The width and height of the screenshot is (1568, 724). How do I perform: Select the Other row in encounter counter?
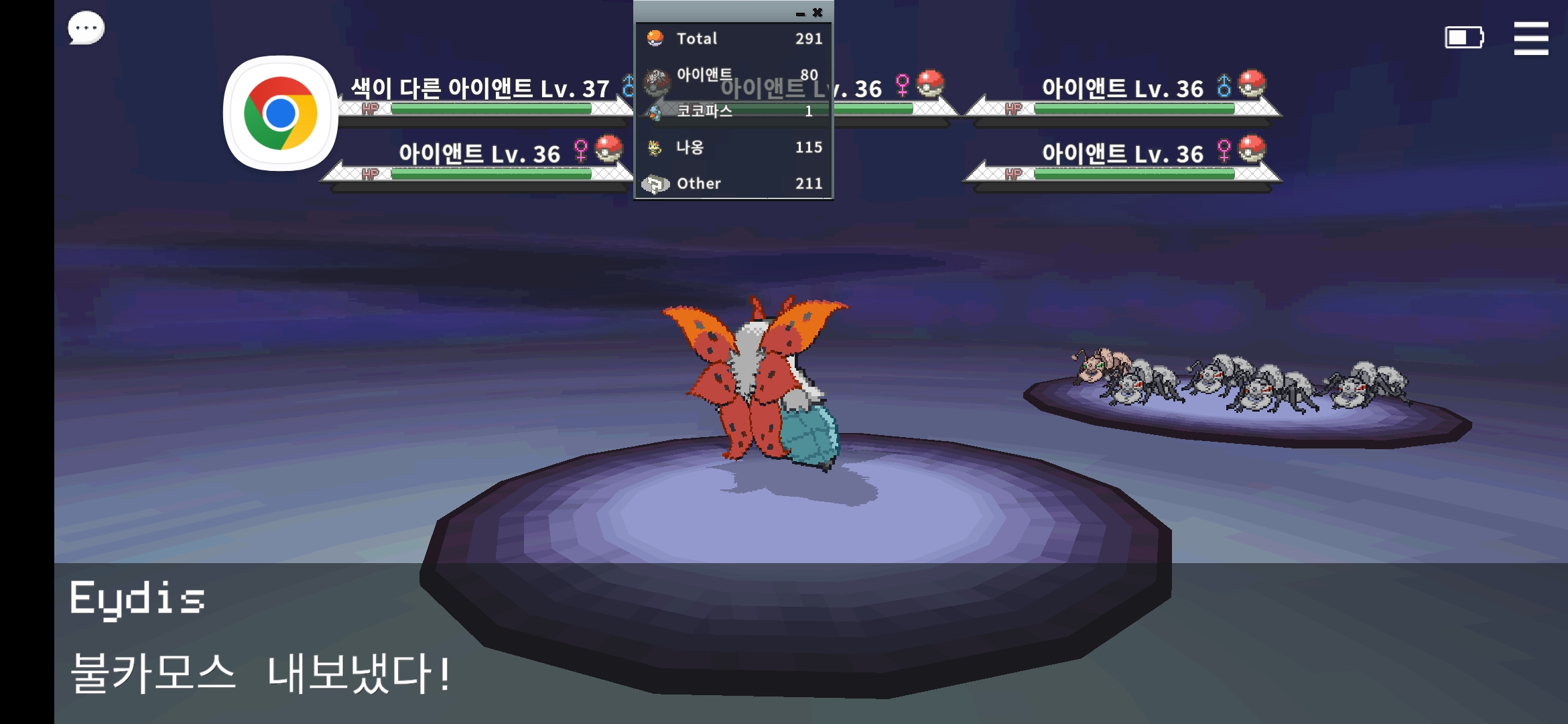(734, 184)
